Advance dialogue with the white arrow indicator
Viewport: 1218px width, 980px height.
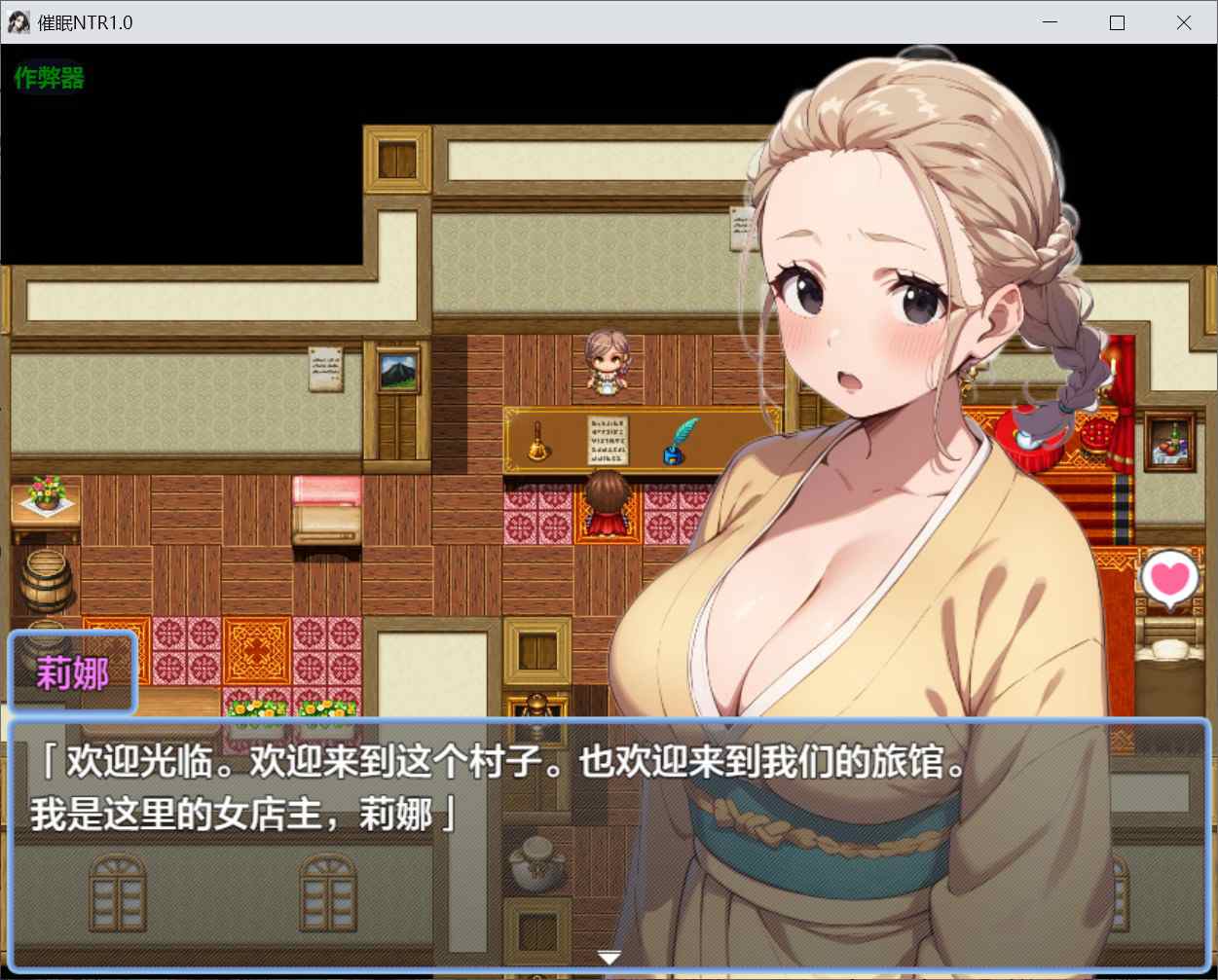[609, 958]
